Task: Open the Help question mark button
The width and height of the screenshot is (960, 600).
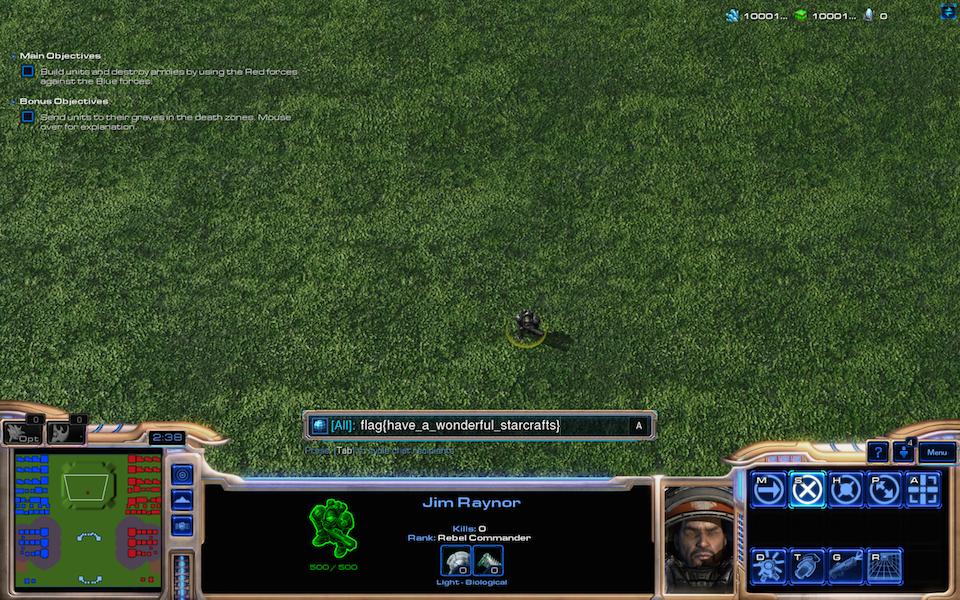Action: (877, 452)
